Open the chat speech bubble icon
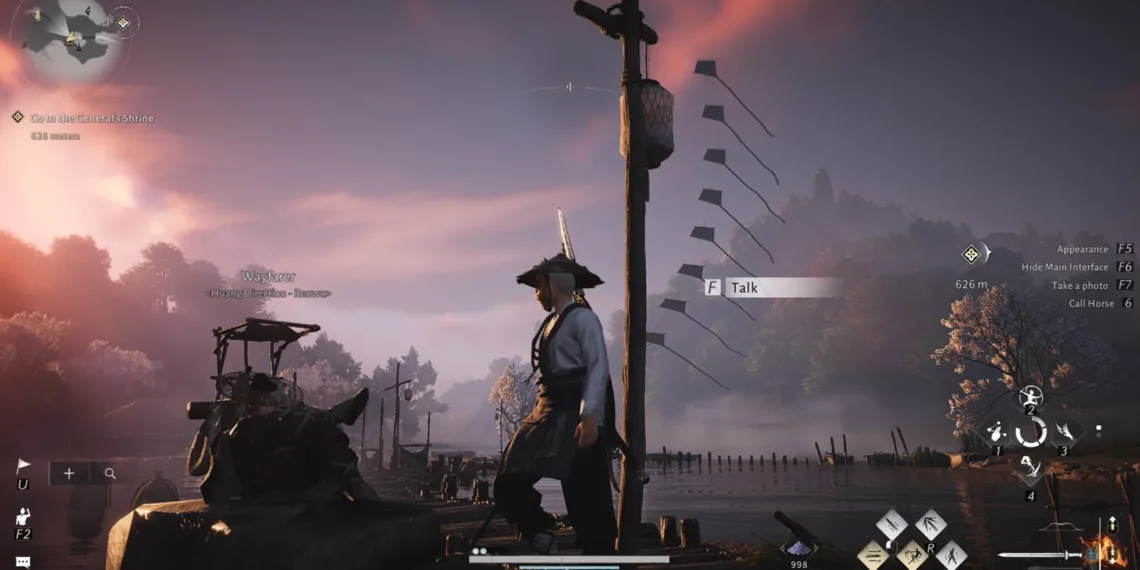The image size is (1140, 570). click(22, 561)
